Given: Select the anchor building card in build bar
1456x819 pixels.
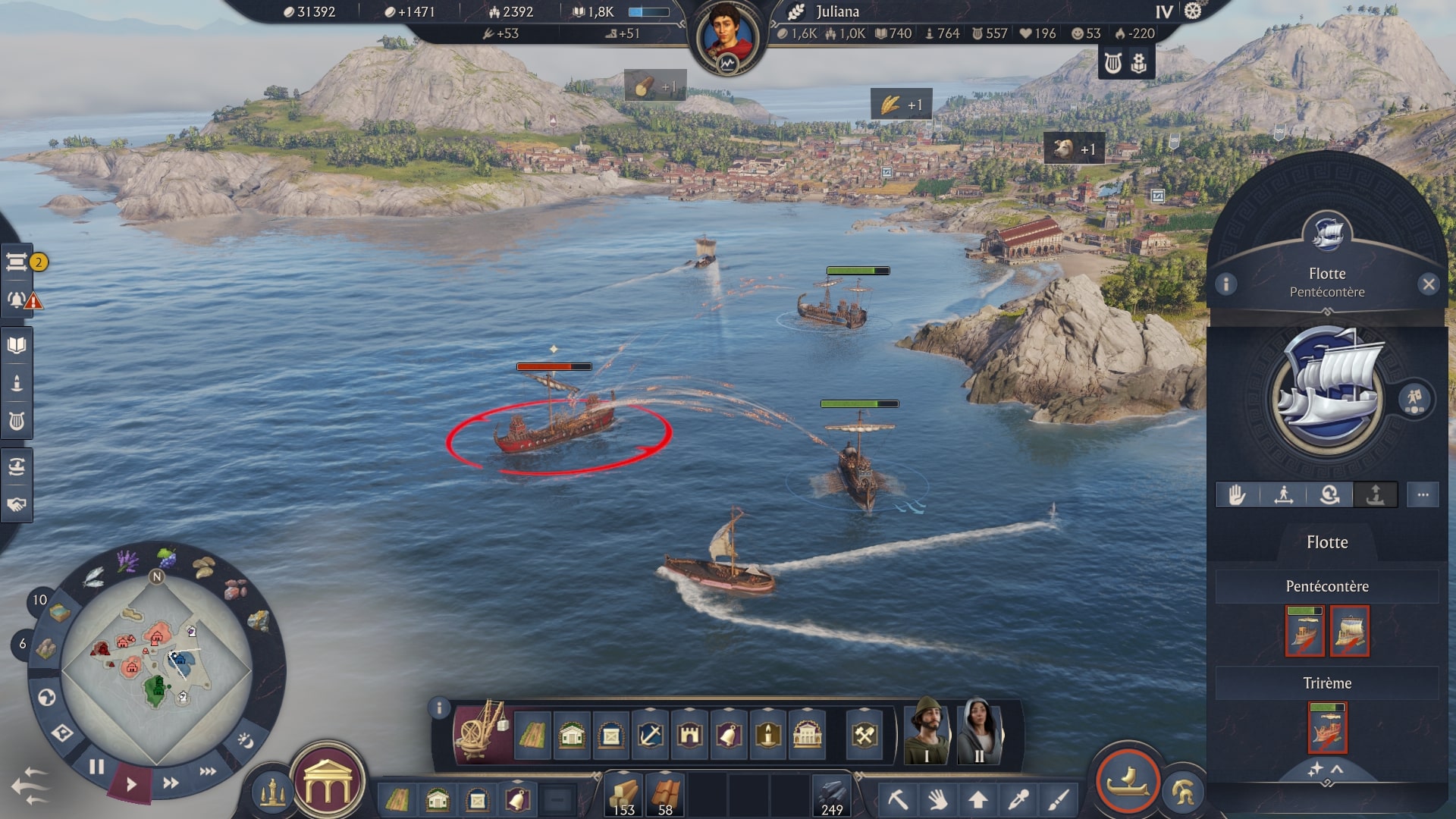Looking at the screenshot, I should point(651,735).
